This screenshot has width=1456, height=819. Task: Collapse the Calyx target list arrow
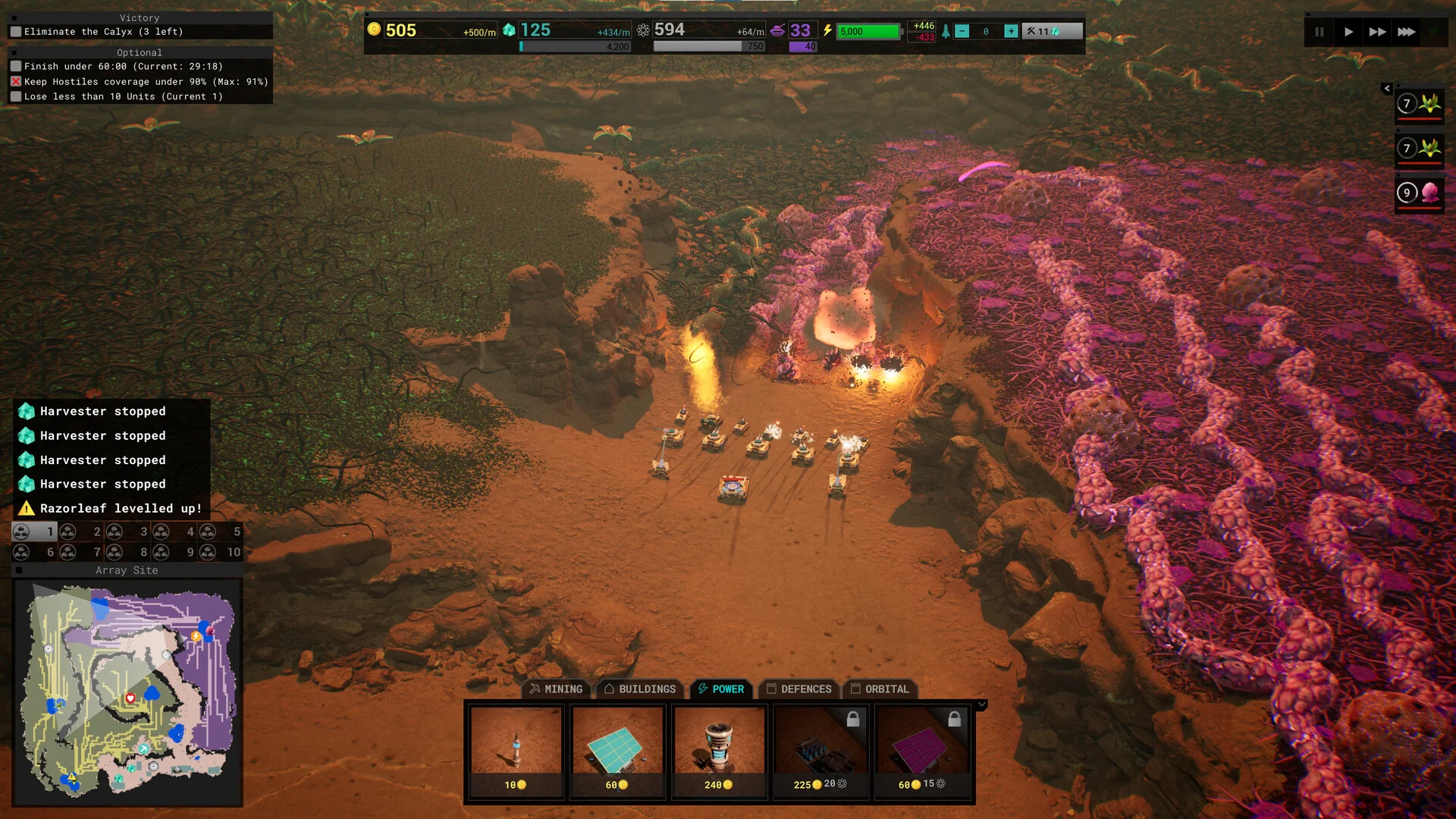tap(1387, 89)
